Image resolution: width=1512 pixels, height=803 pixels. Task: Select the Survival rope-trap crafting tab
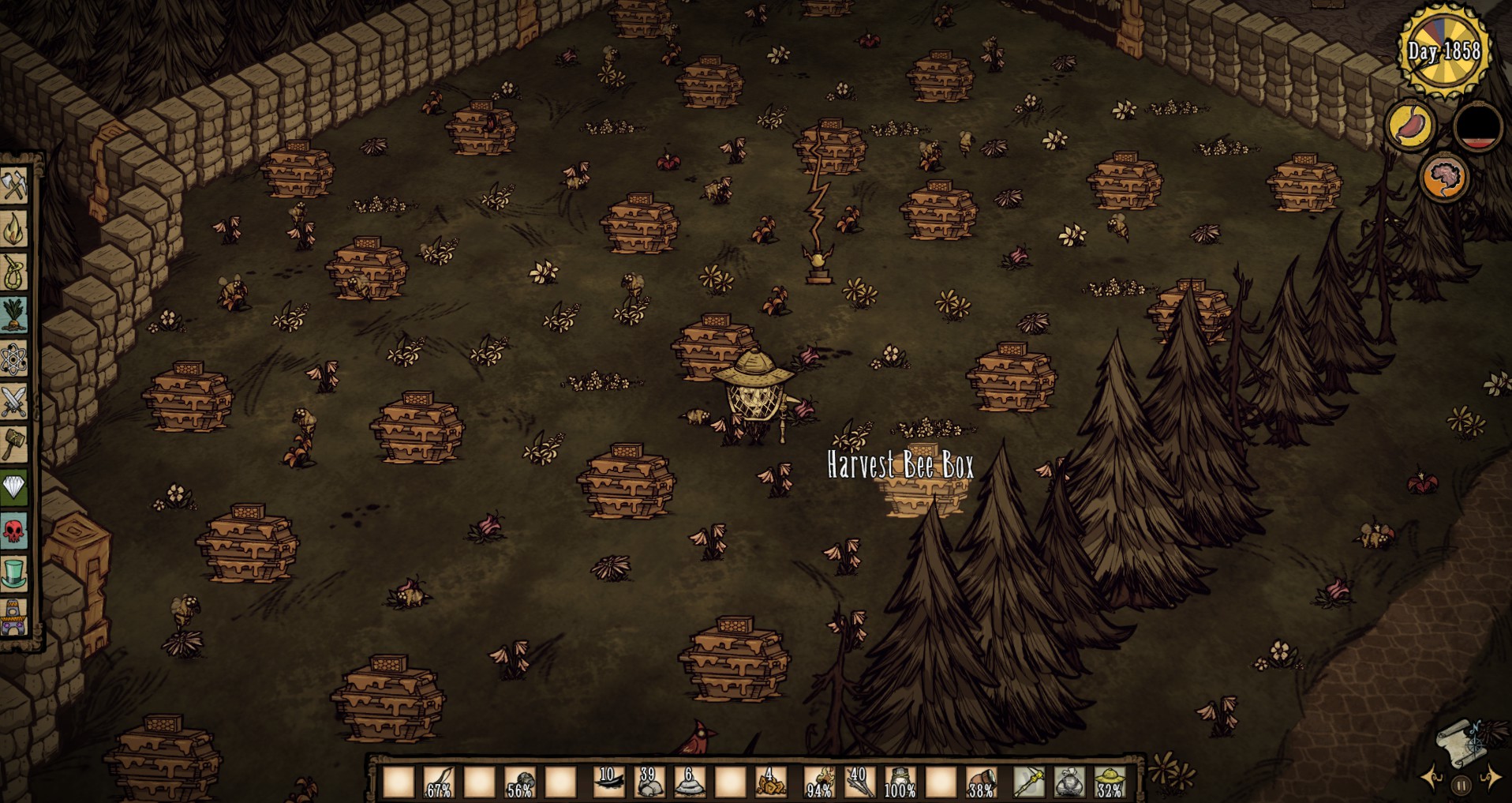point(14,272)
